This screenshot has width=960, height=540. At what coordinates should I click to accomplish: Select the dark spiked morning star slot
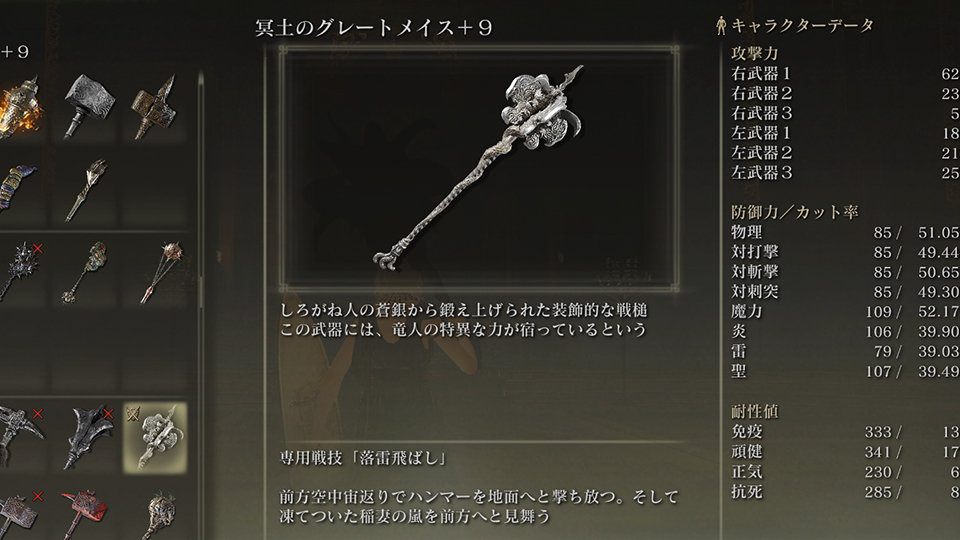pos(20,270)
